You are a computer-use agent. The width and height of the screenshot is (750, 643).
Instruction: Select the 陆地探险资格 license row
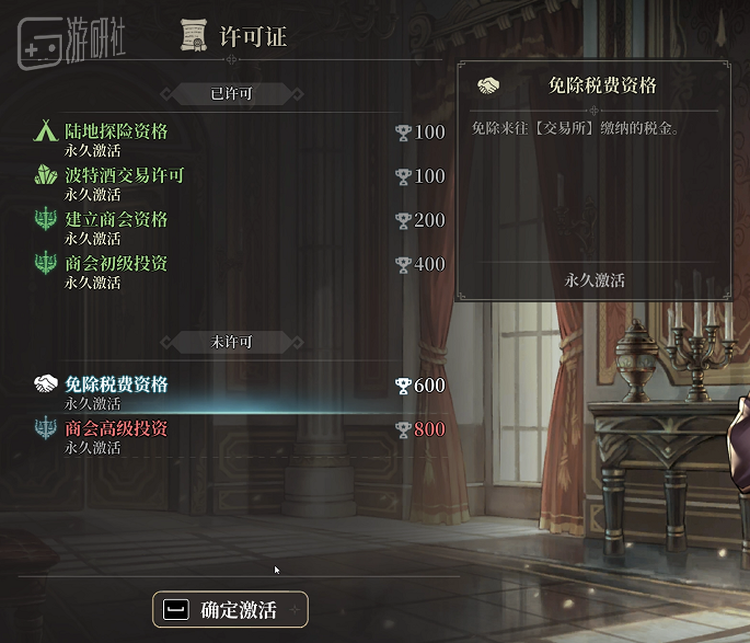pyautogui.click(x=117, y=132)
